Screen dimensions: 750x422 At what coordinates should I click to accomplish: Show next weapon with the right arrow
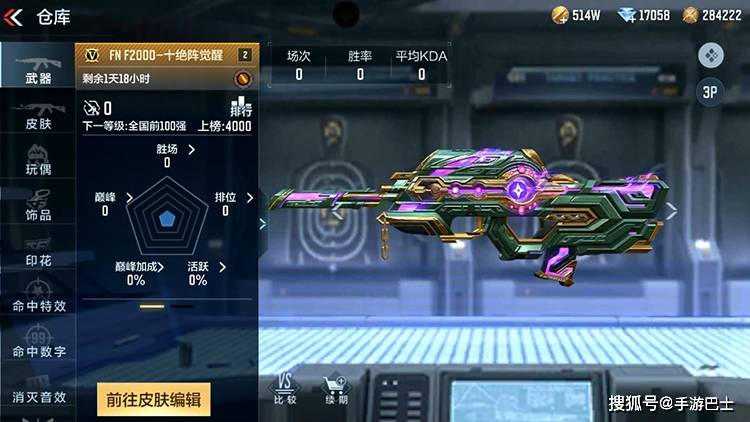(673, 210)
